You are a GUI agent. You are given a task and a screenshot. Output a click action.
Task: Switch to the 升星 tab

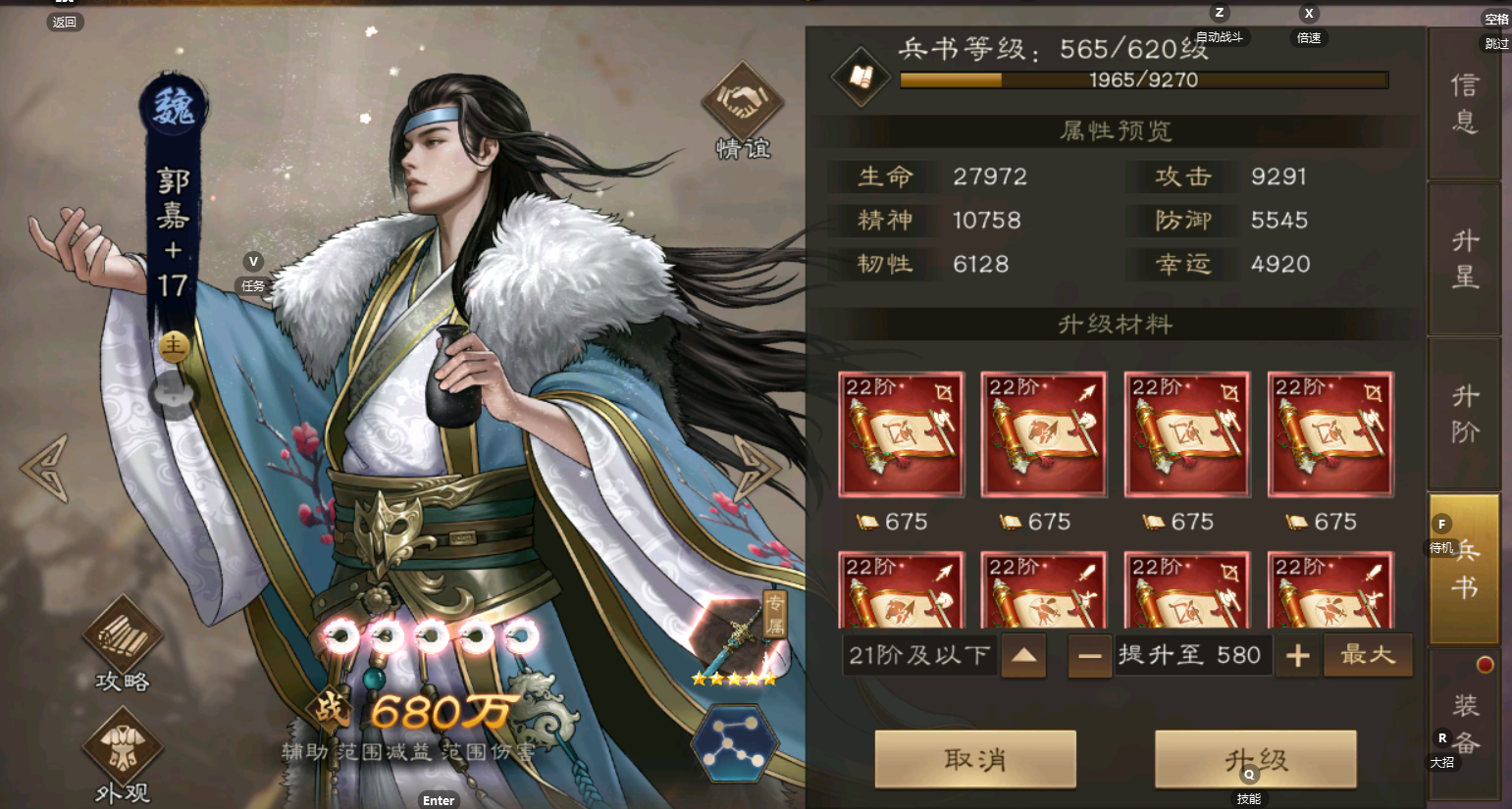(1464, 258)
